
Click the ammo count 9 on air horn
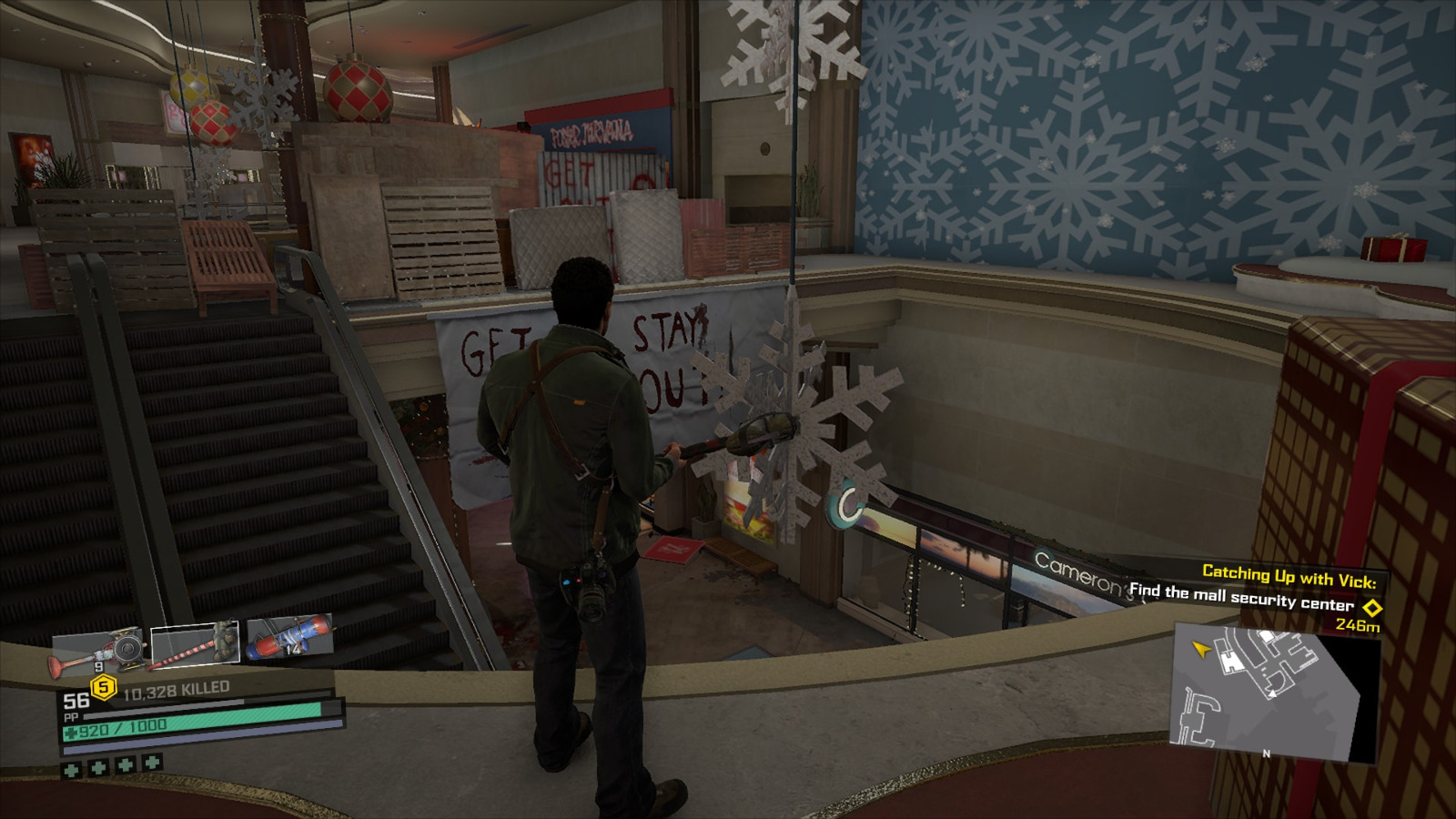pos(99,667)
